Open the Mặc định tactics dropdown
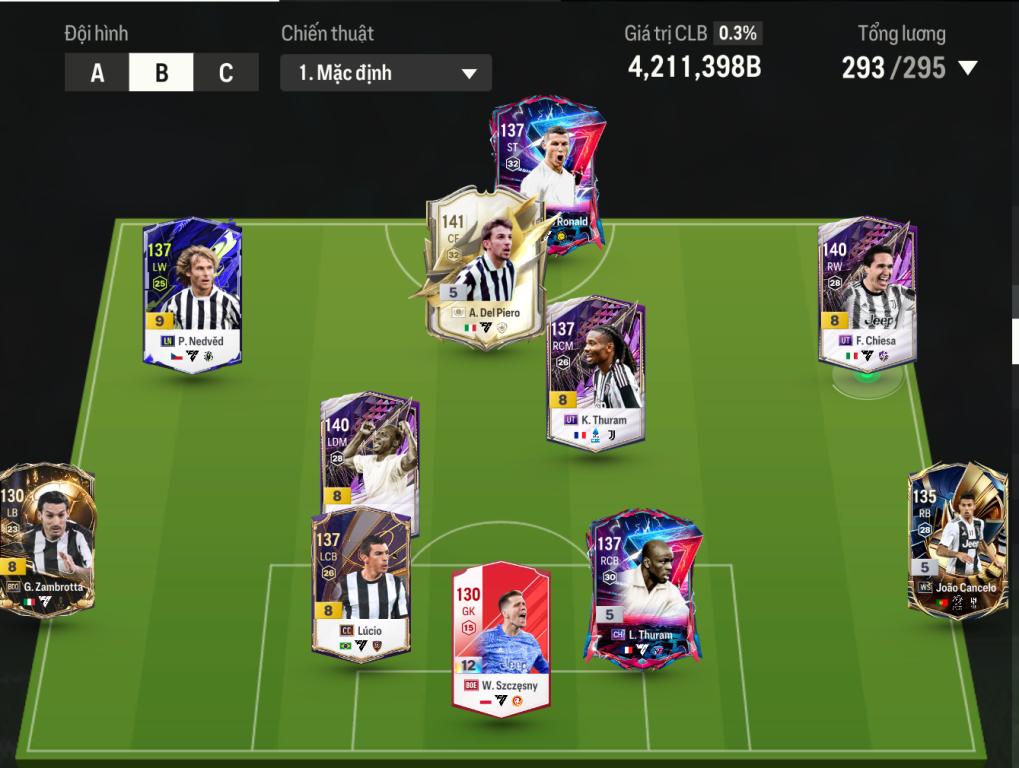 tap(386, 73)
